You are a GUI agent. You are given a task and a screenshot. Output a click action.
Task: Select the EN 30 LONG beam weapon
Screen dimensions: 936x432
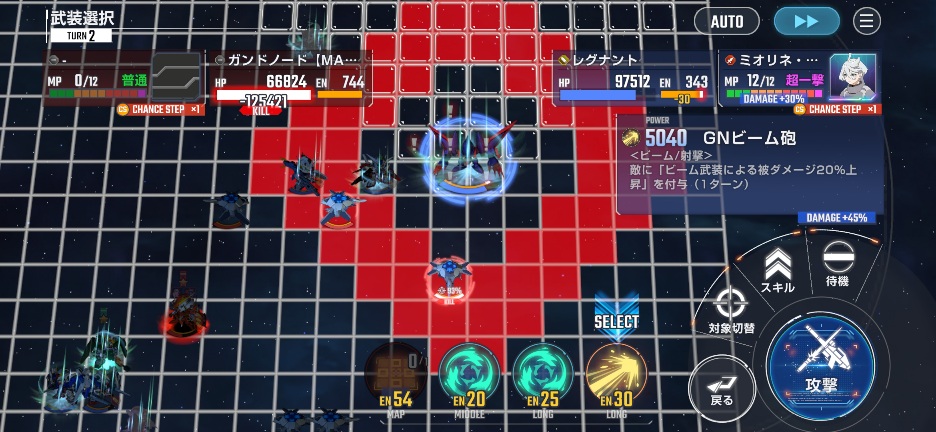(616, 375)
